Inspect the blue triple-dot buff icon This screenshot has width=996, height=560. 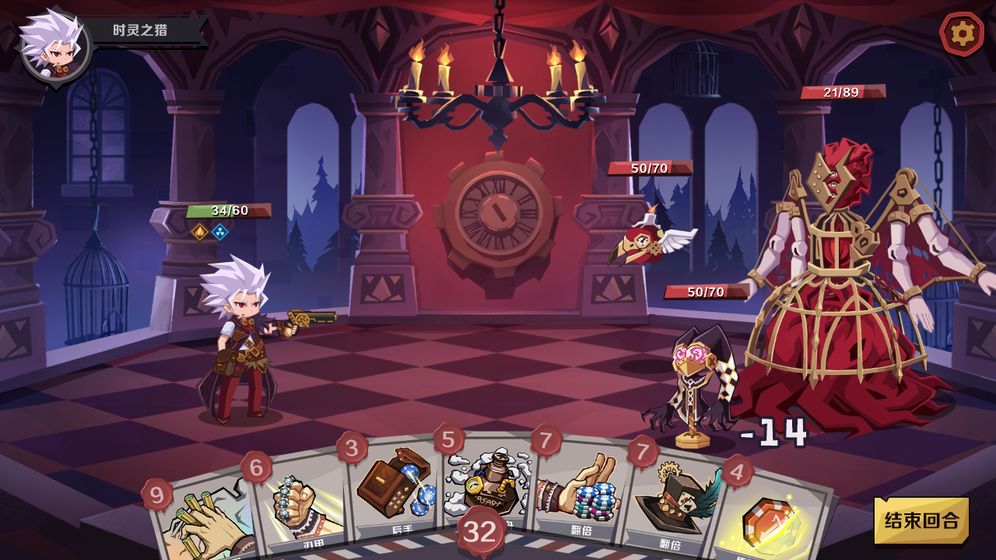[x=220, y=232]
